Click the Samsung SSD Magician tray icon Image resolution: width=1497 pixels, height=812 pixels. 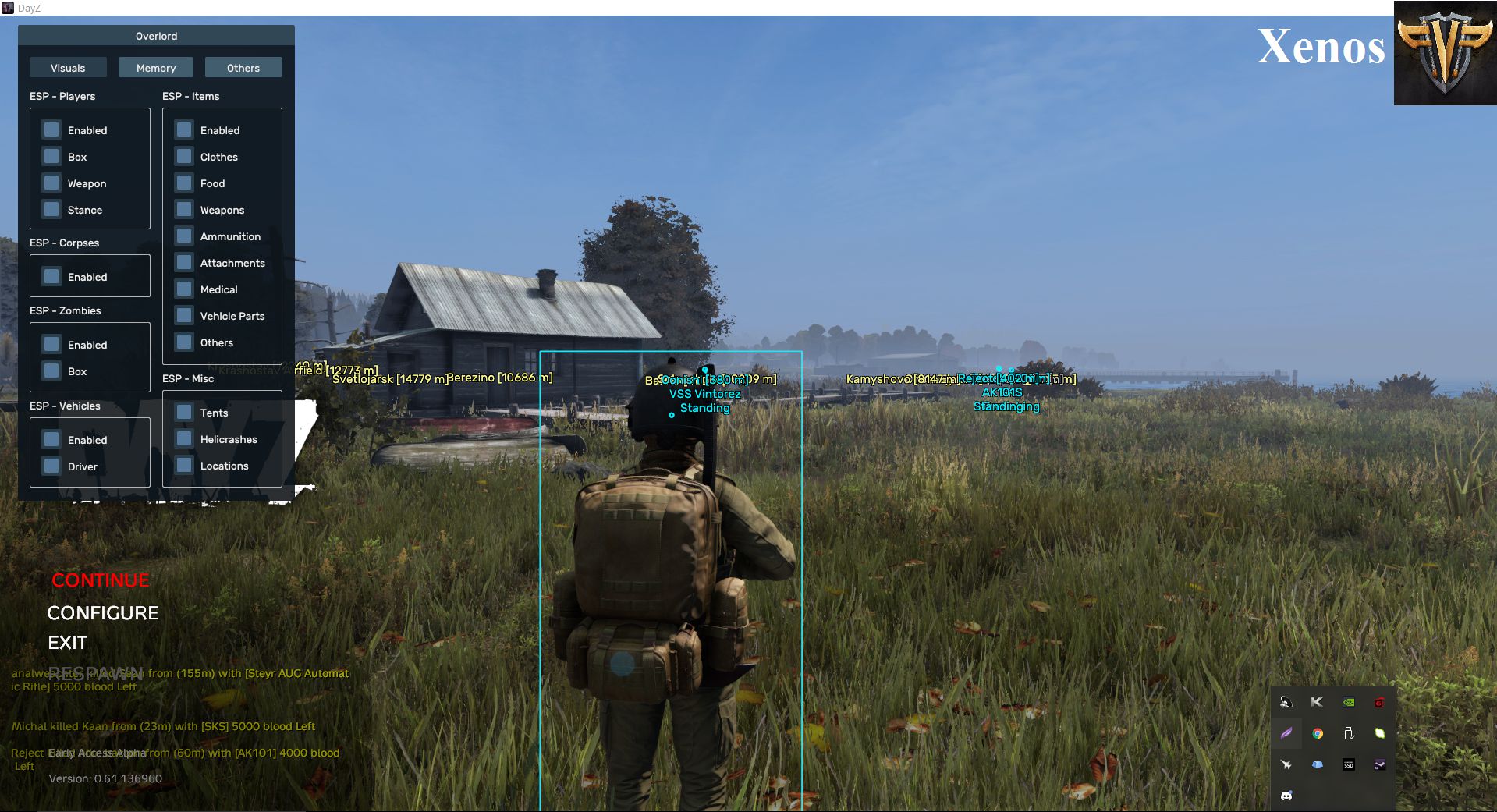pos(1348,765)
